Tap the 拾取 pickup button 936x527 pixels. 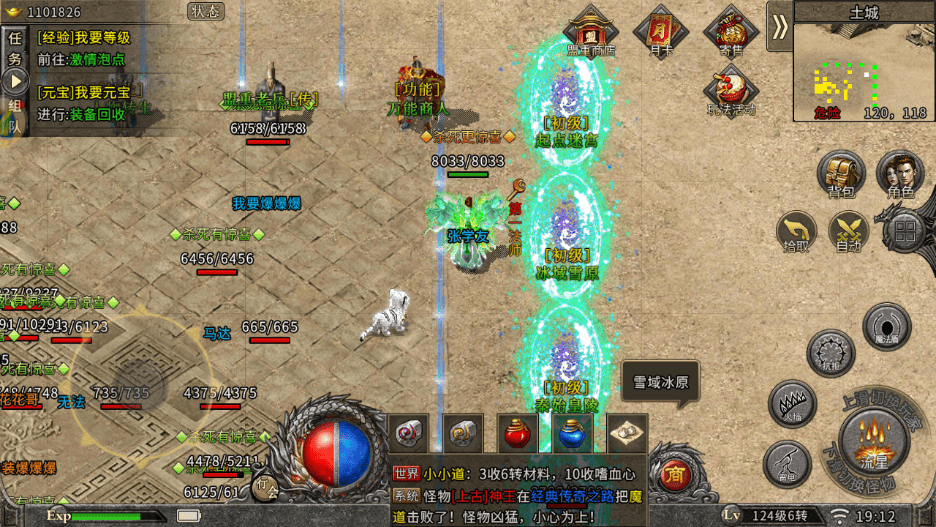797,230
